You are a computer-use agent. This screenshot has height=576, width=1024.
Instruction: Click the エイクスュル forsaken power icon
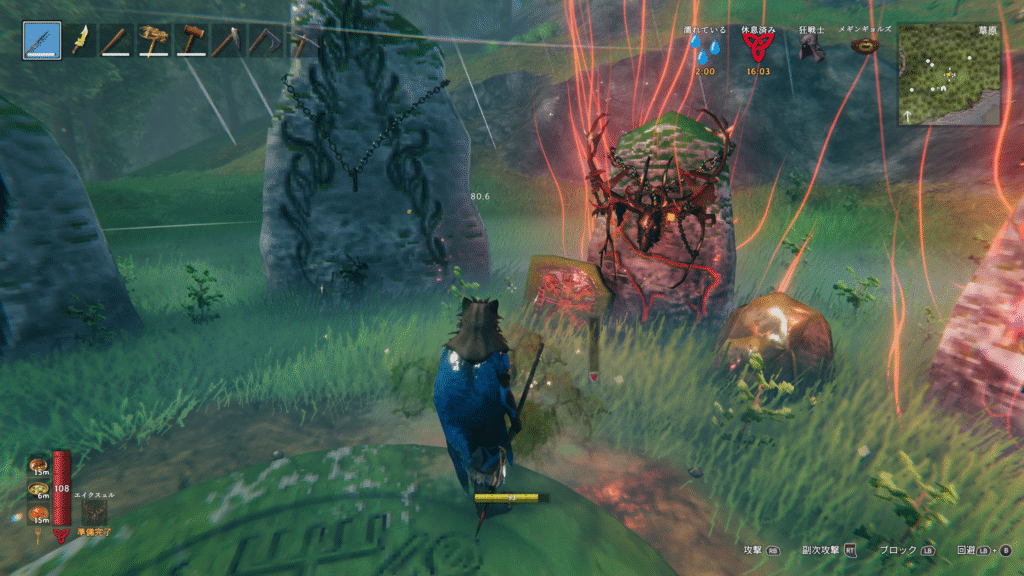tap(97, 512)
